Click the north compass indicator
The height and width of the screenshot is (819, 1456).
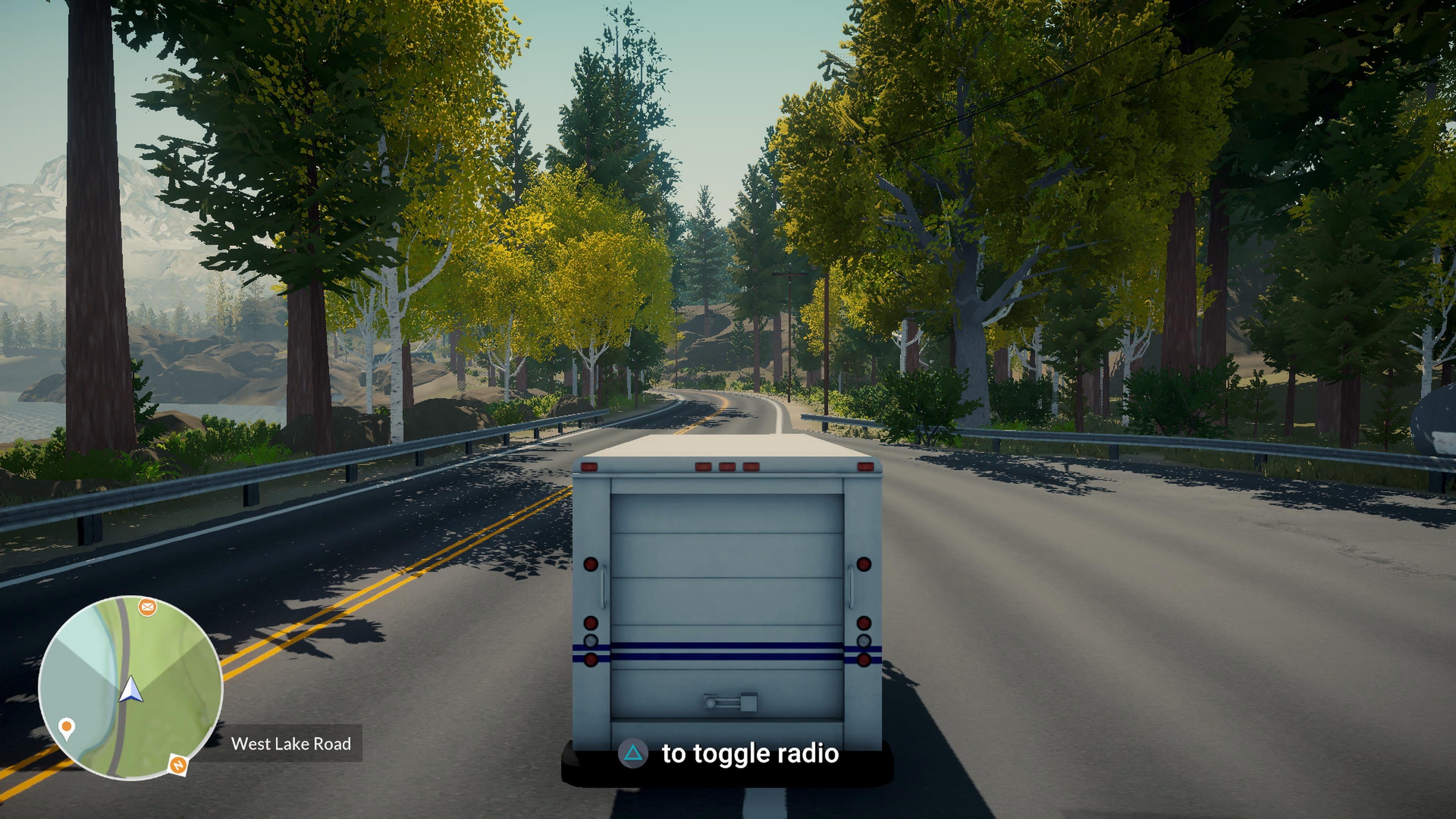[x=178, y=765]
